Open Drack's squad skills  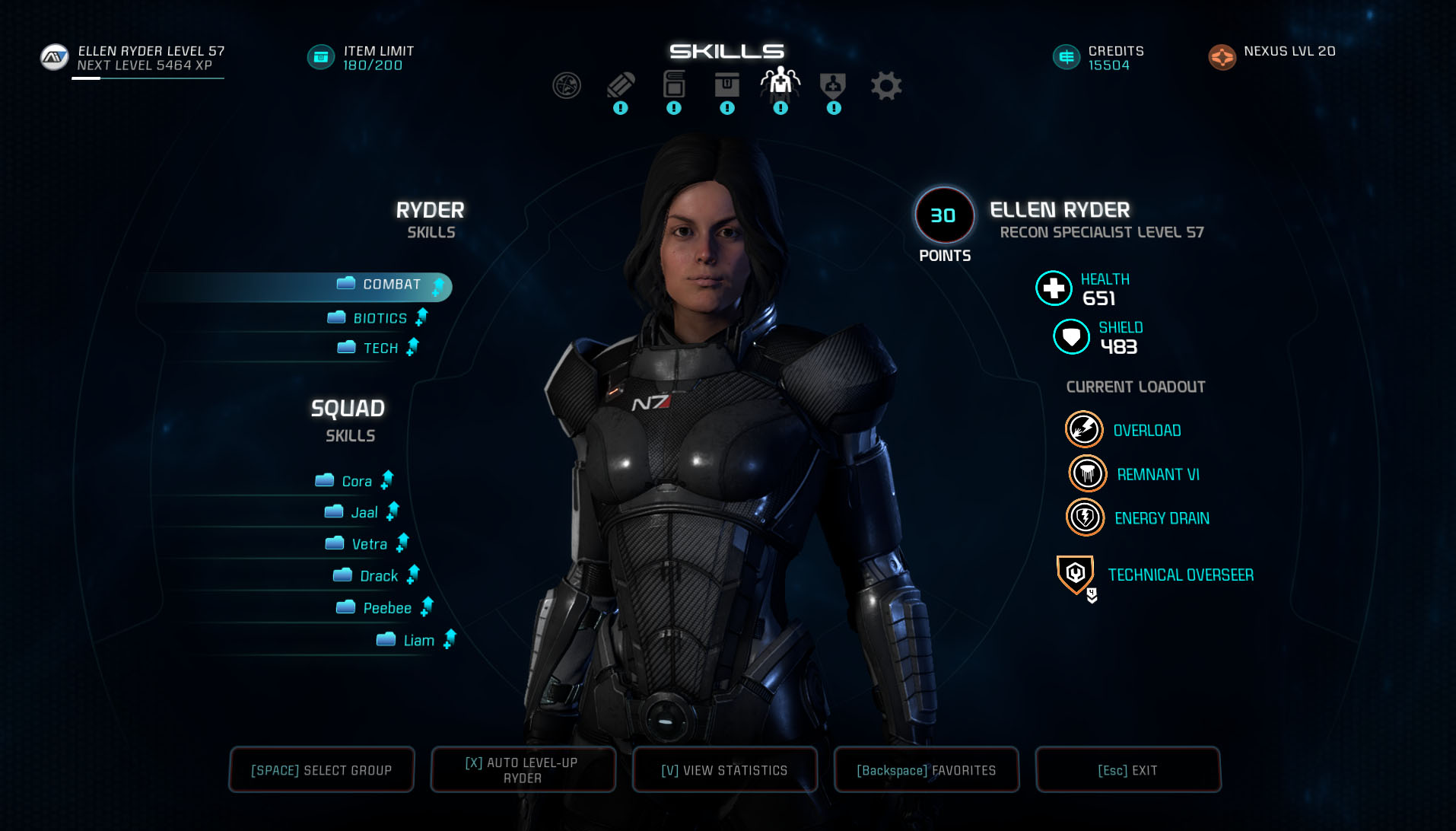378,576
